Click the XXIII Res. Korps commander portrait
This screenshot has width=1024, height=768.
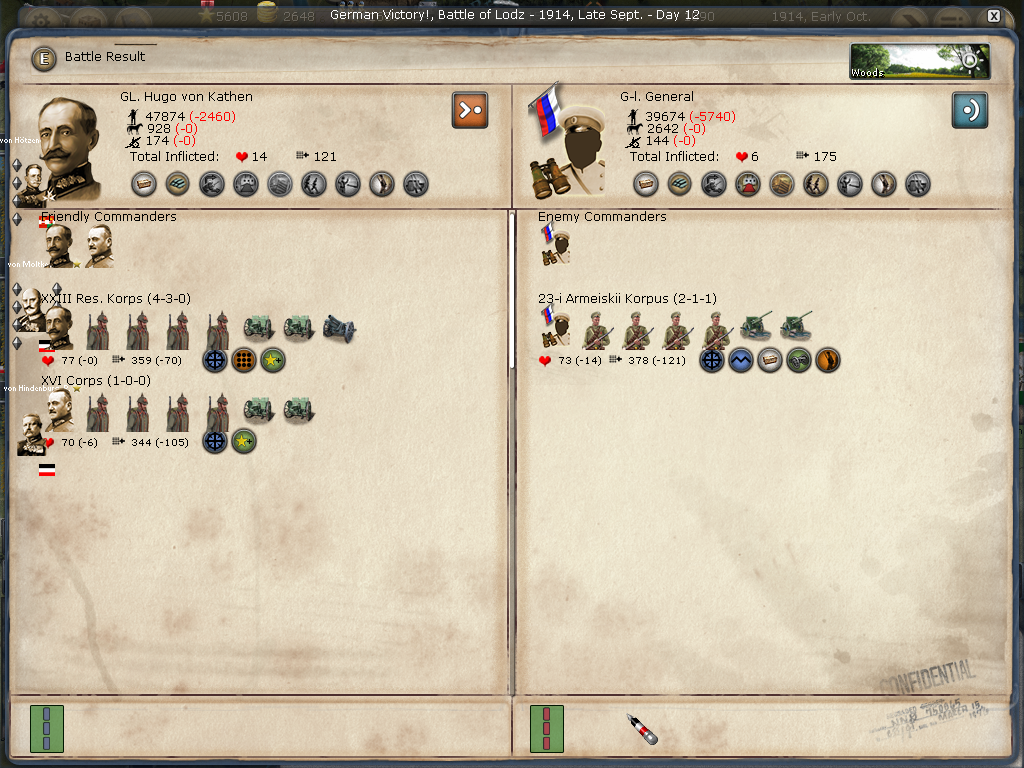coord(57,326)
